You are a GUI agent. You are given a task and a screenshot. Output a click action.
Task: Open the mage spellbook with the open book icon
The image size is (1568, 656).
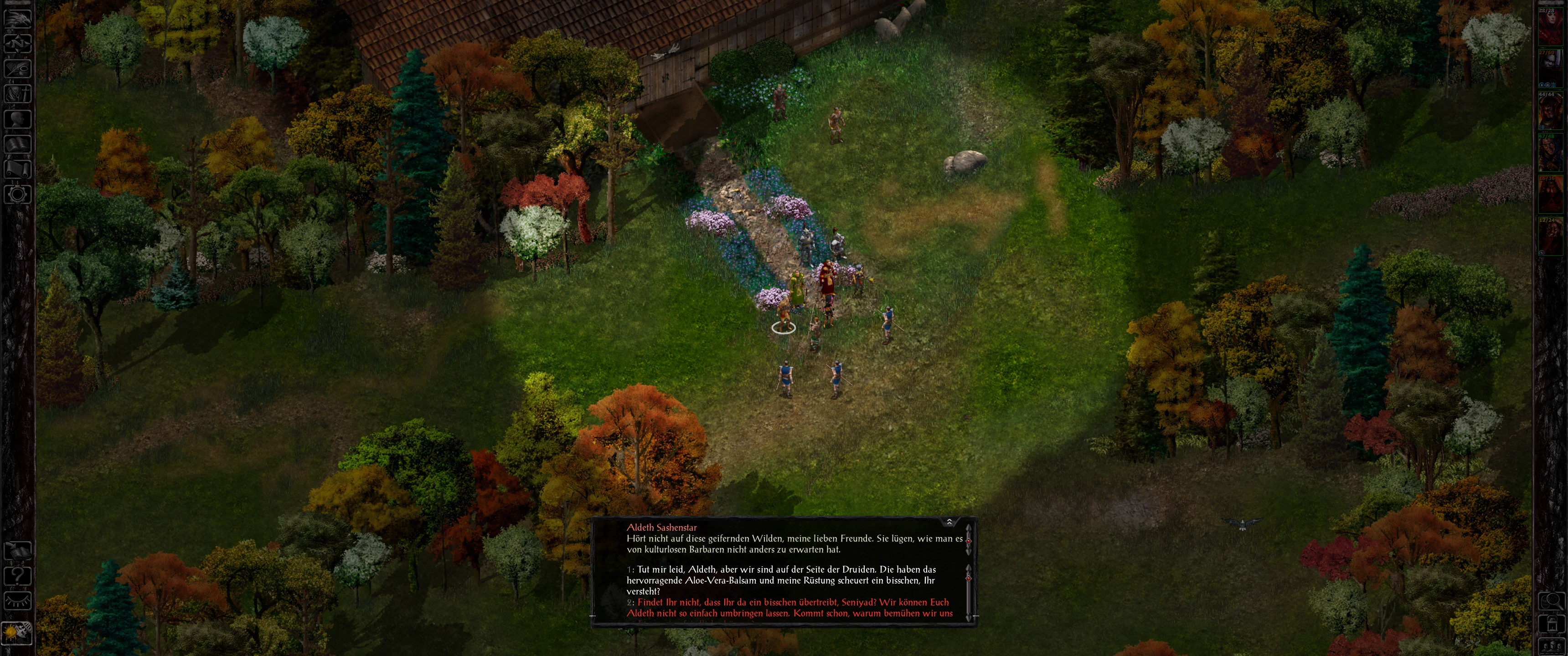coord(18,144)
